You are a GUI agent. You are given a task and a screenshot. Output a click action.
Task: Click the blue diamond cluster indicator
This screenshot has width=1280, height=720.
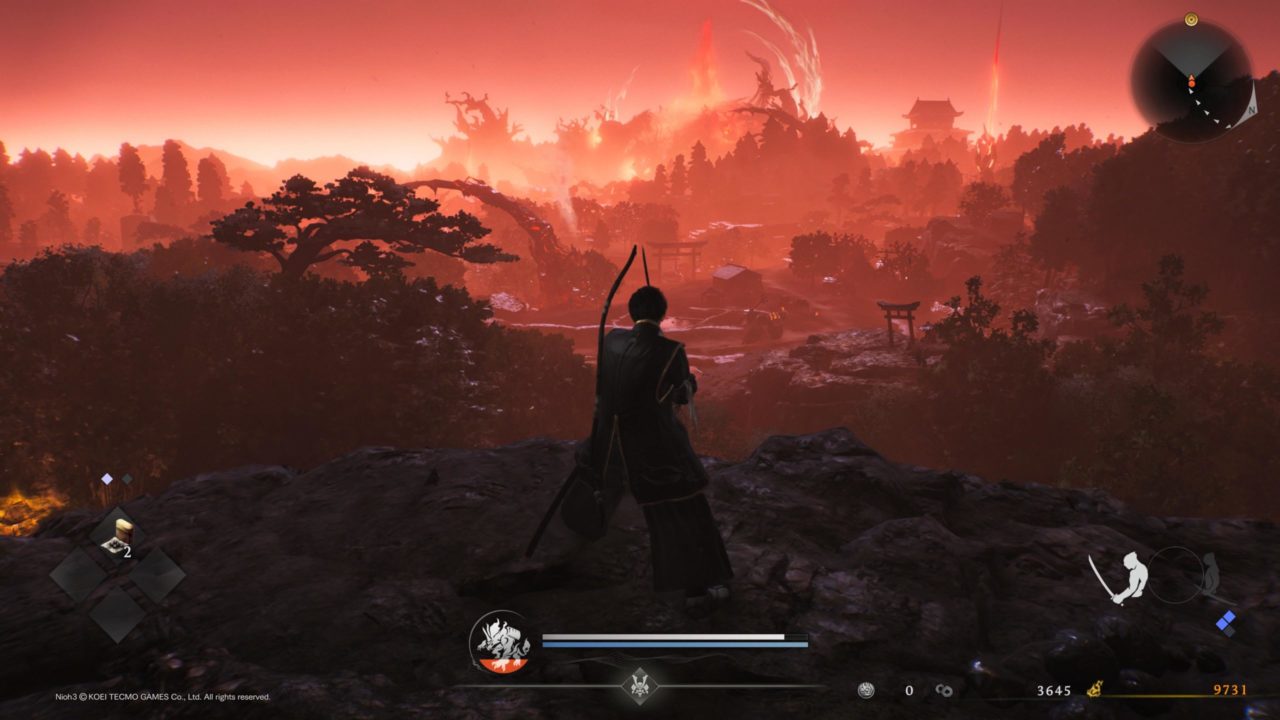(x=1226, y=623)
